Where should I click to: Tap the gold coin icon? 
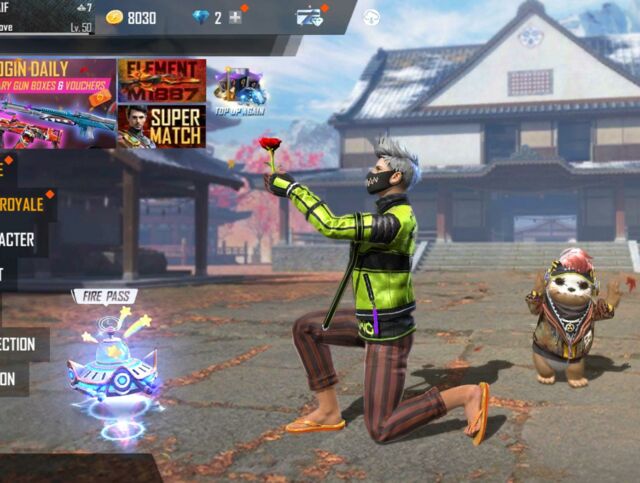tap(115, 17)
